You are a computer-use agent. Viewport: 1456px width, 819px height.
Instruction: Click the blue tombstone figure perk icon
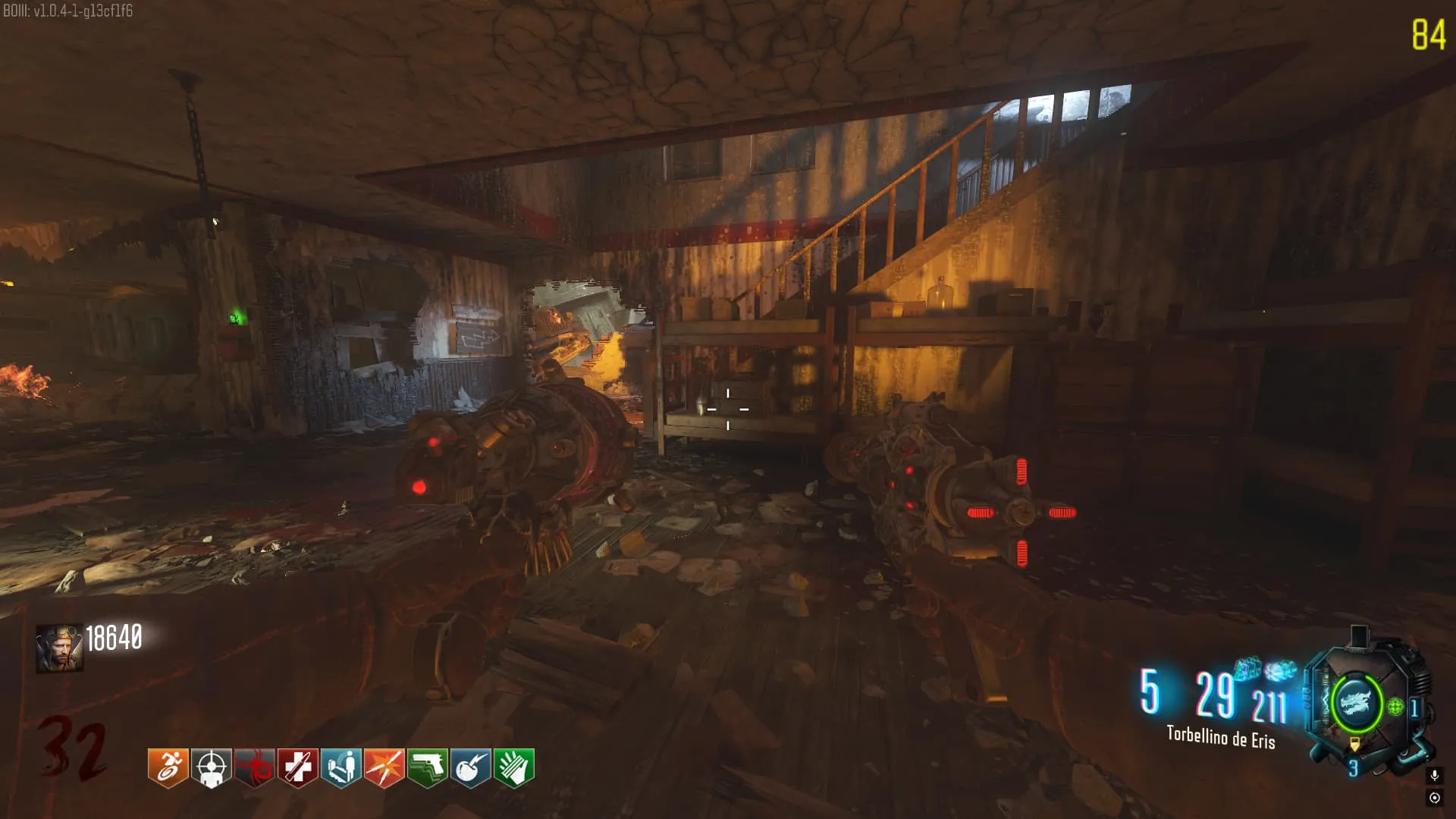[340, 767]
